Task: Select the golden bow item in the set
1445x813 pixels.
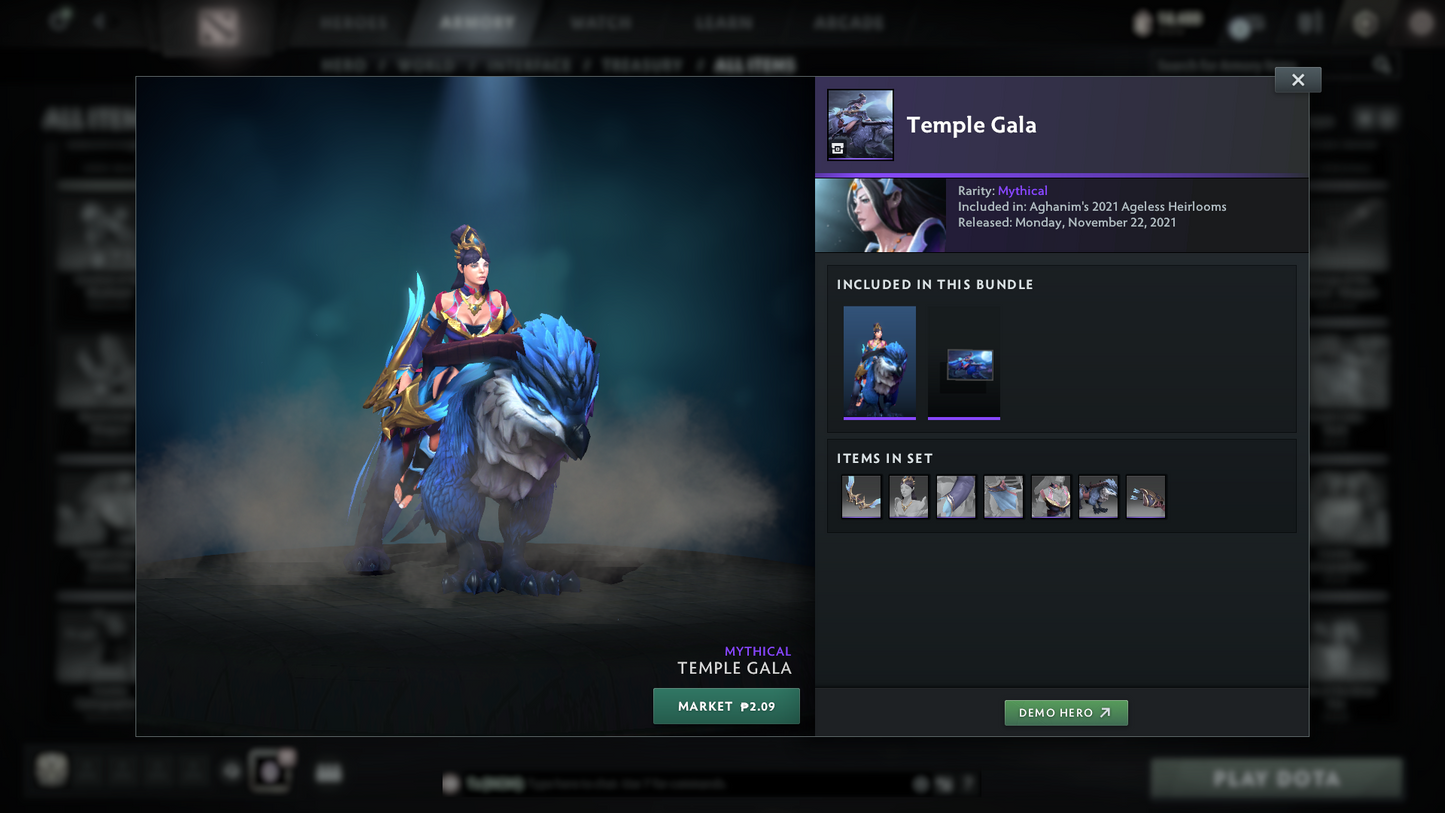Action: 861,497
